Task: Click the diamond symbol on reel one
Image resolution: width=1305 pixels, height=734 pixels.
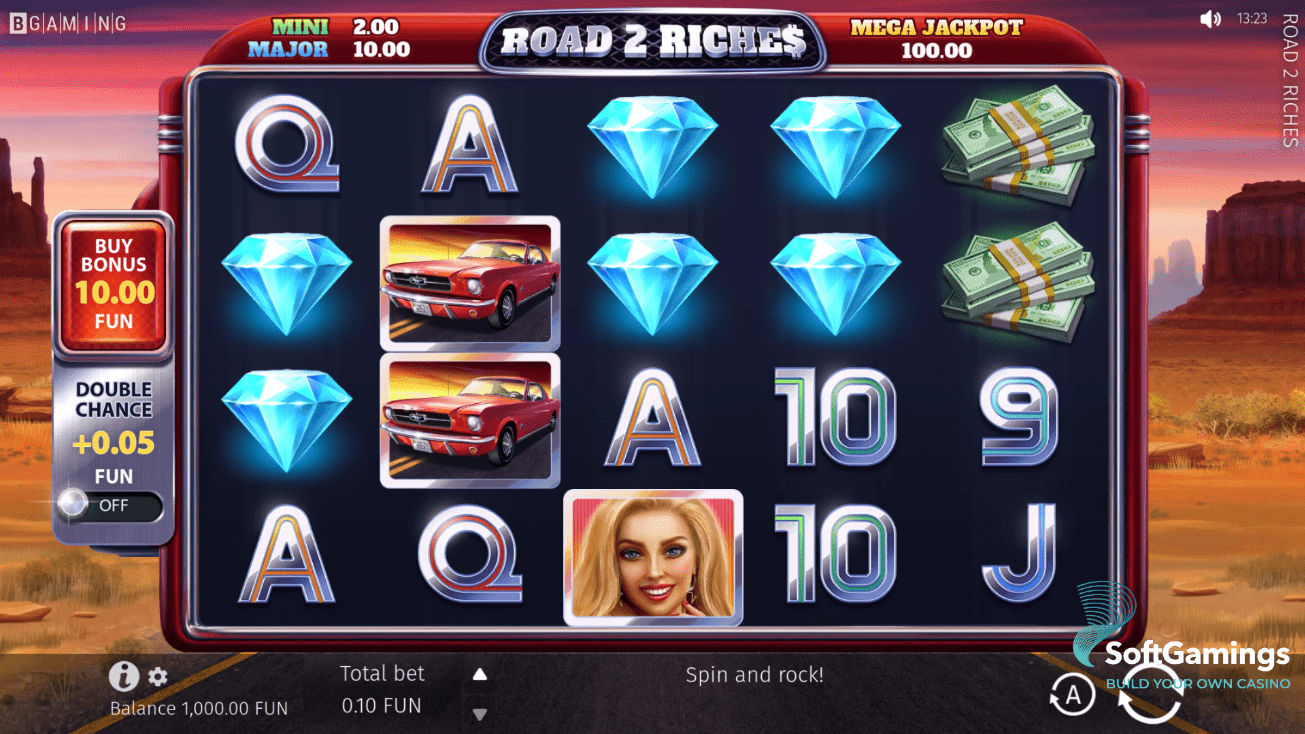Action: tap(288, 285)
